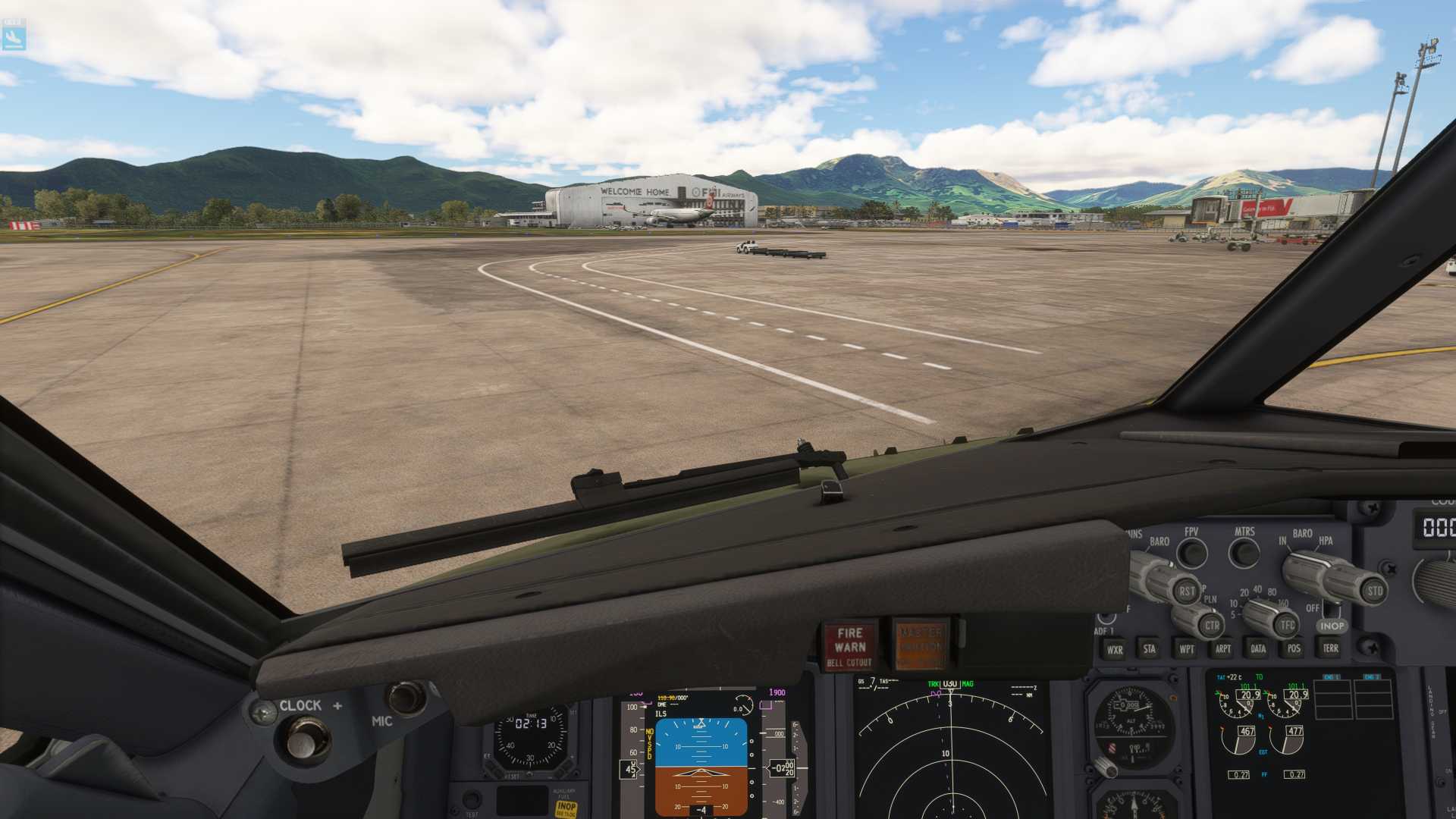Screen dimensions: 1456x819
Task: Click the FIRE WARN bell cutout light
Action: coord(849,645)
